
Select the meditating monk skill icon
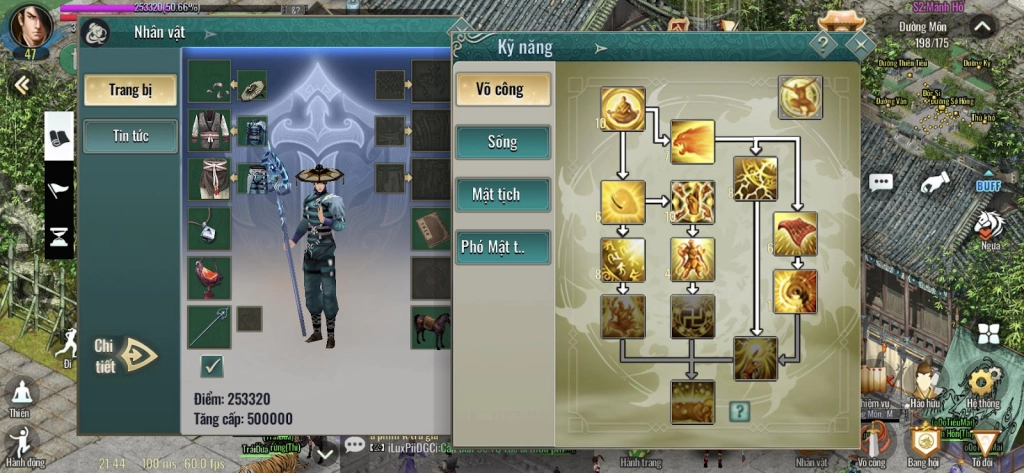(623, 108)
